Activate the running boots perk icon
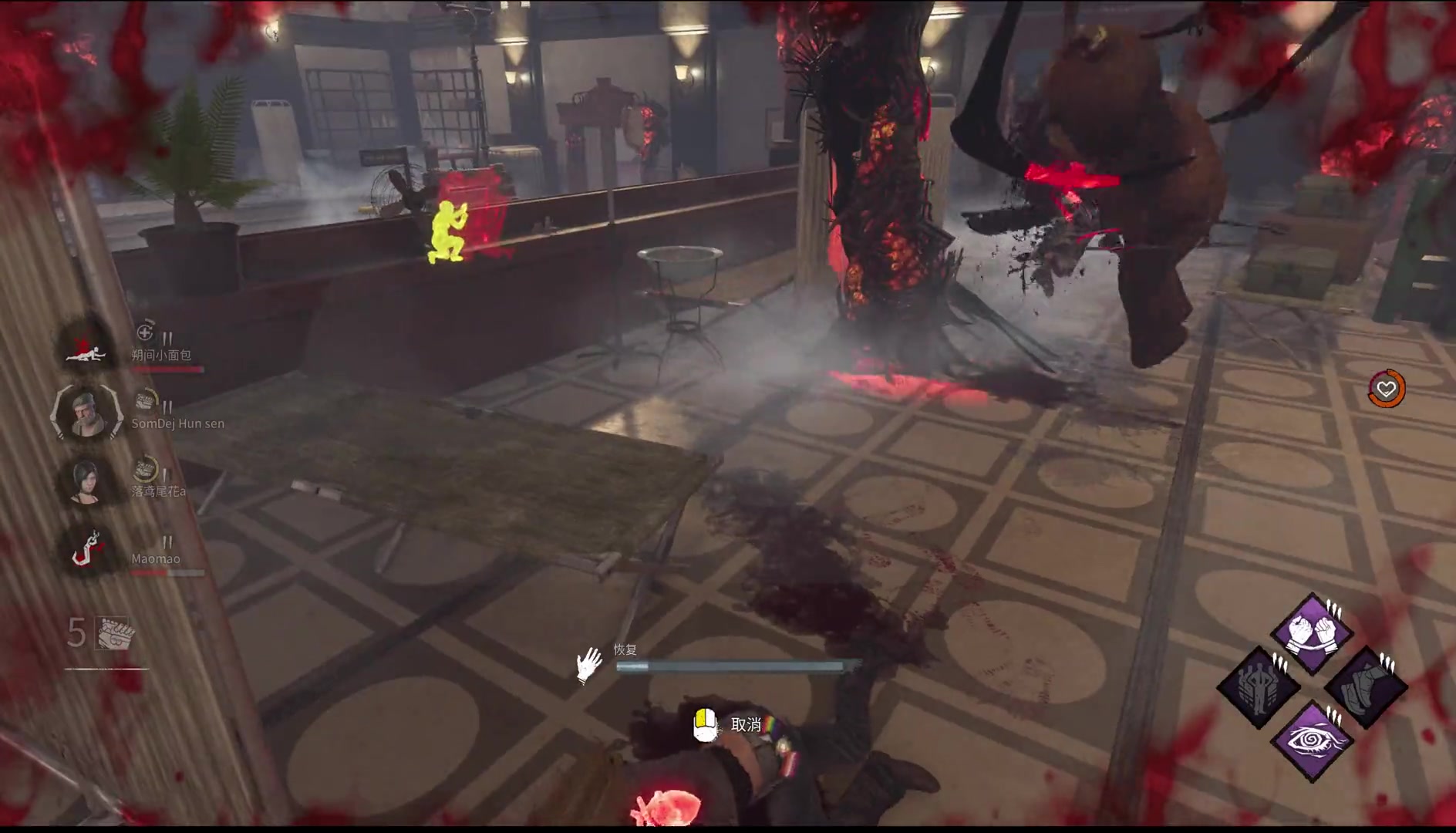This screenshot has width=1456, height=833. [1366, 687]
